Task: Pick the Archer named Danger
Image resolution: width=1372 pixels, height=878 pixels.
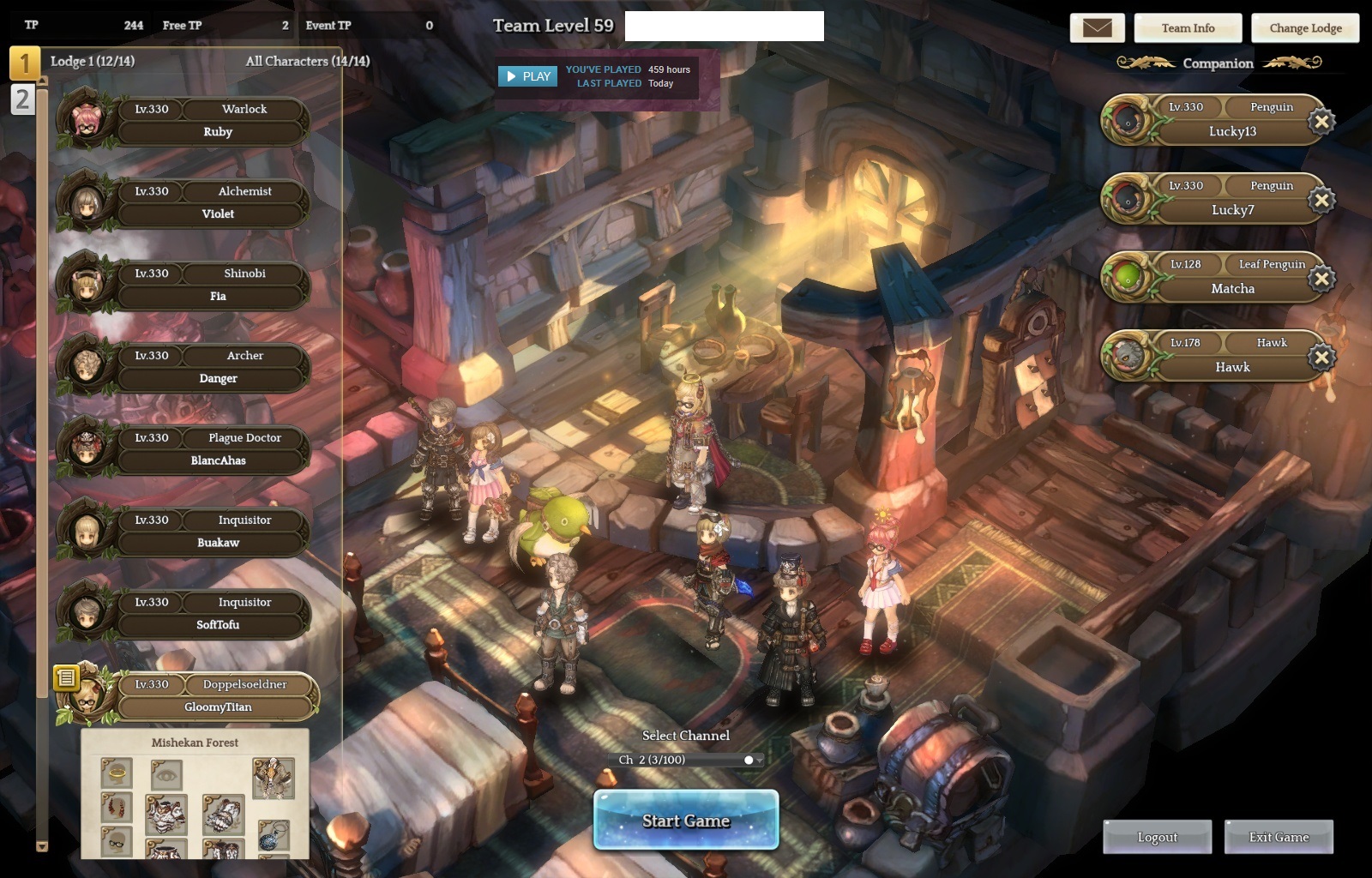Action: [x=217, y=368]
